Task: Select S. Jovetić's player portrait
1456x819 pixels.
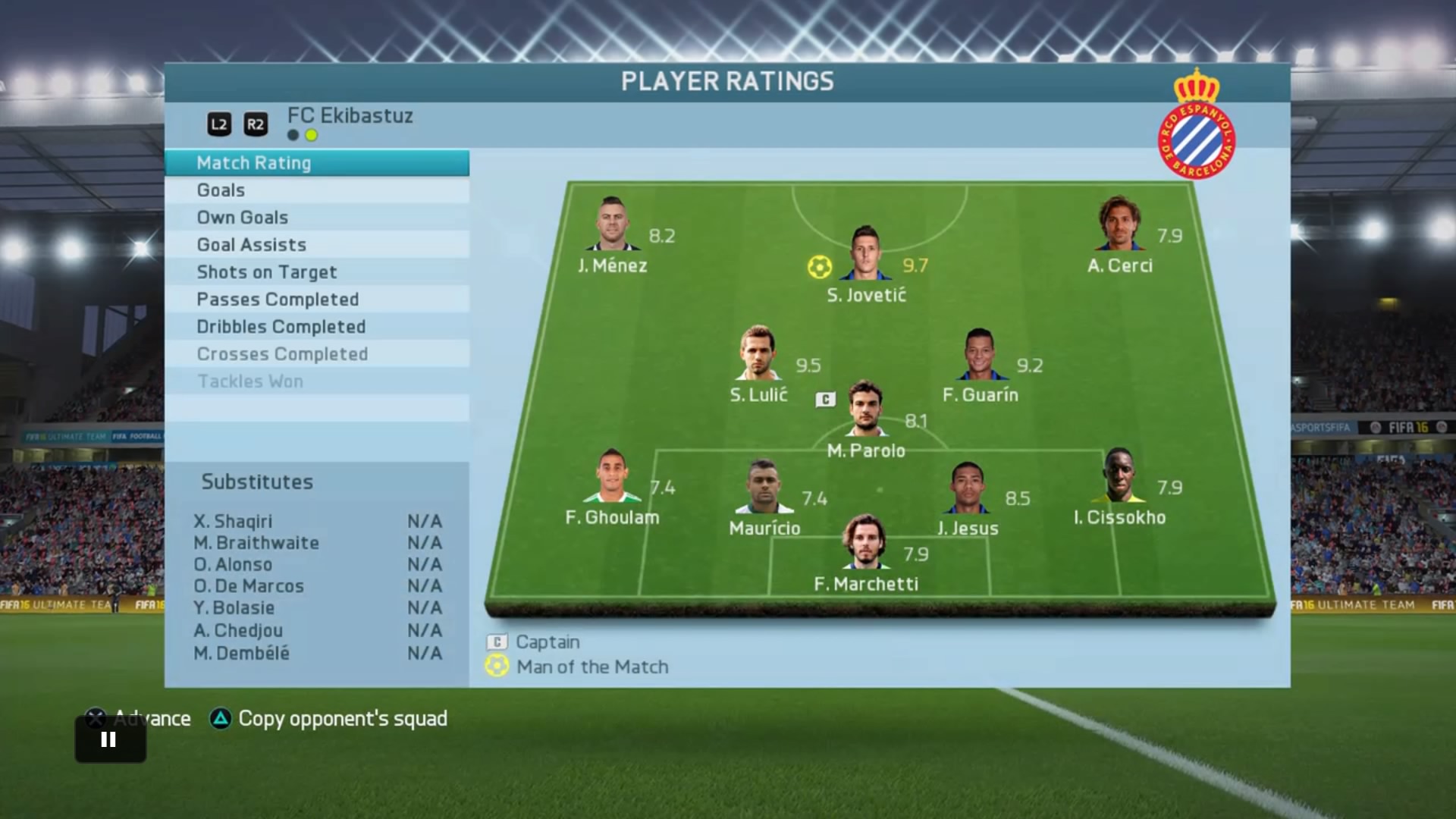Action: tap(865, 253)
